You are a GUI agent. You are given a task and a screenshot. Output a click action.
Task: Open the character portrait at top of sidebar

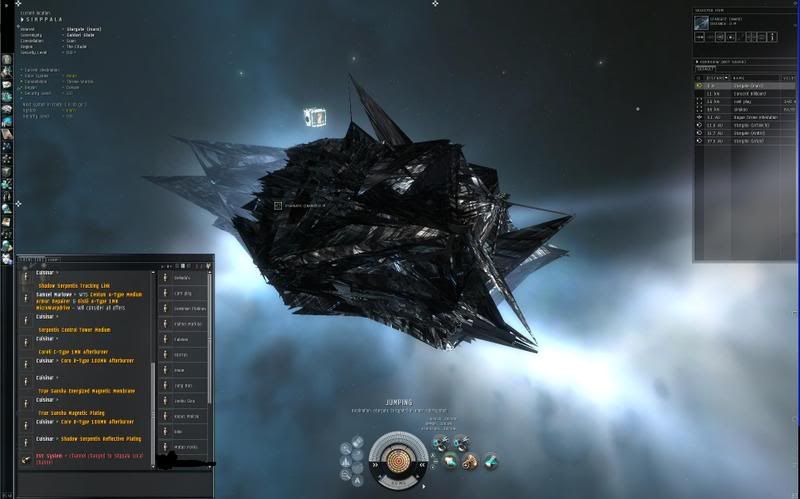[x=7, y=59]
